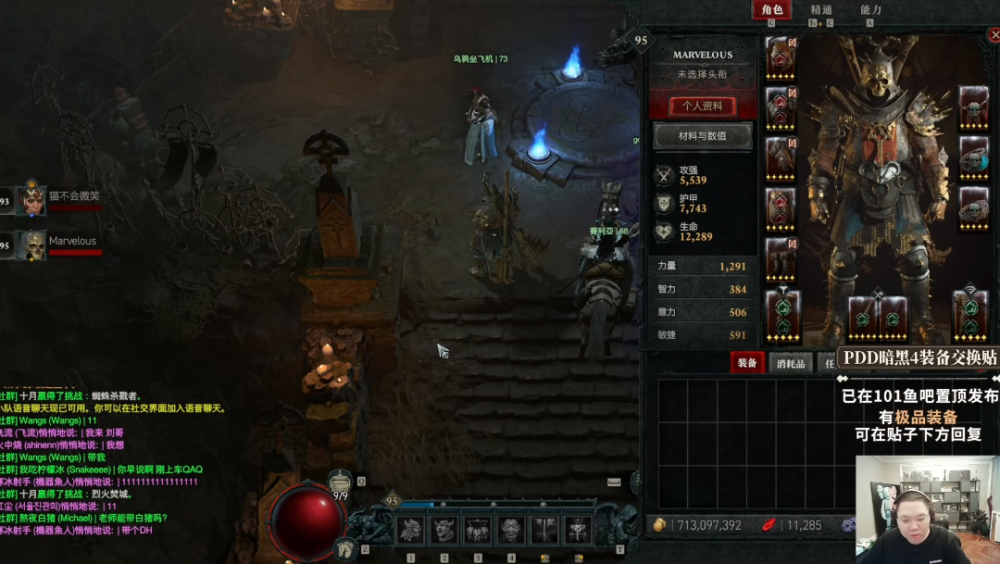
Task: Activate the skill in hotbar slot 1
Action: point(410,530)
